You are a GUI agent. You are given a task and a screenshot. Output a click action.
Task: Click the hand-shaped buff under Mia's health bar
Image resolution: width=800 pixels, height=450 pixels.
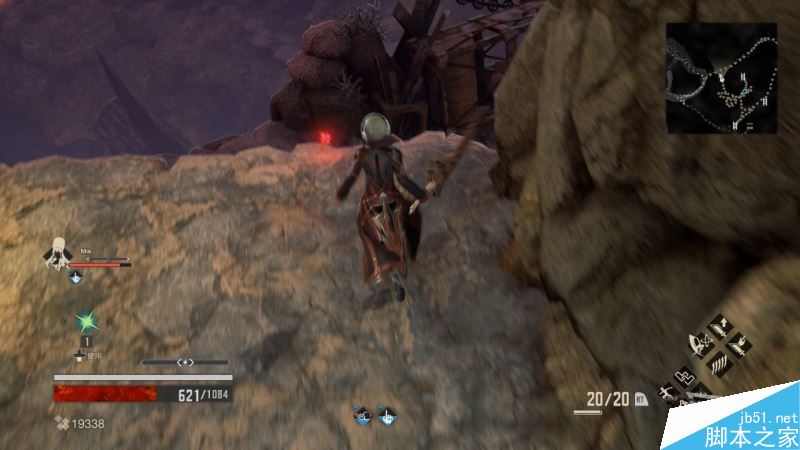coord(75,277)
